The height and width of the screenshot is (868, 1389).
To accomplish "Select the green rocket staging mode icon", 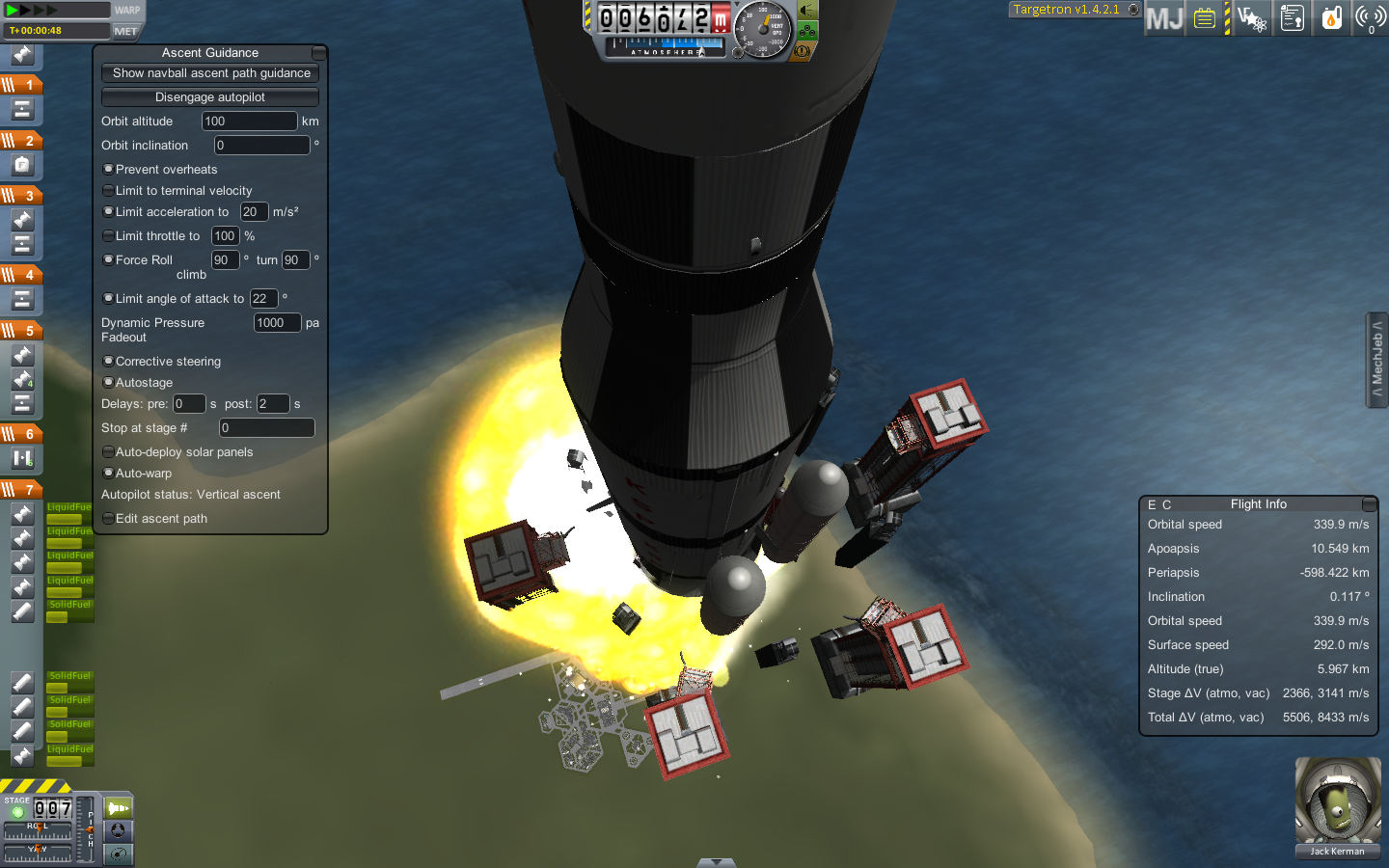I will [x=118, y=807].
